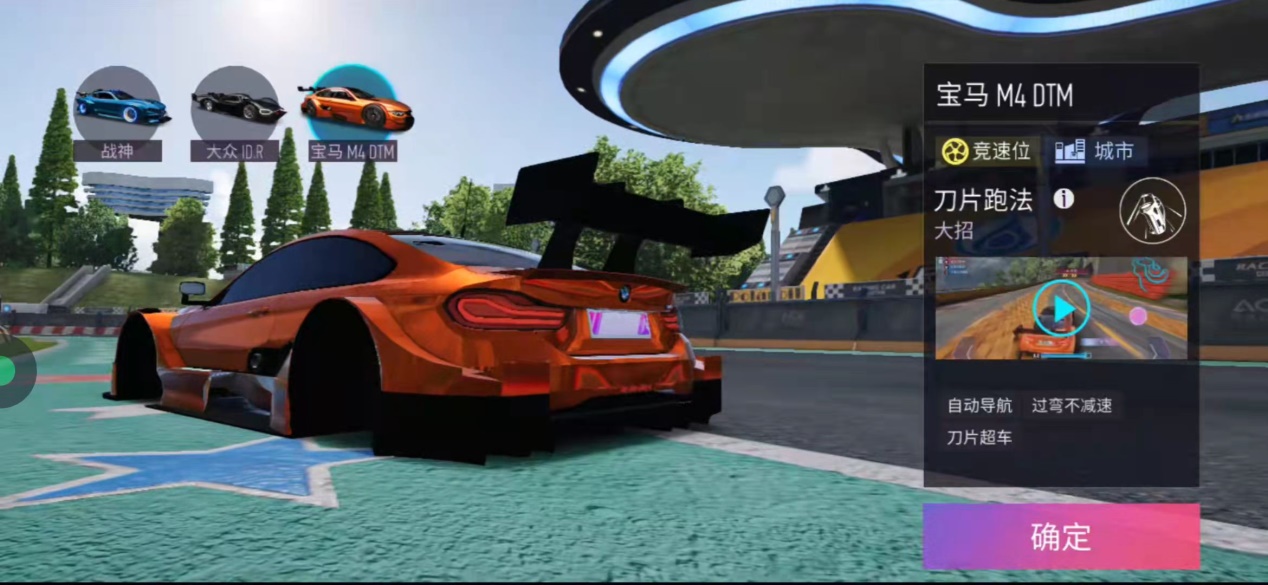Select the orange 宝马 M4 DTM car
This screenshot has width=1268, height=585.
[x=354, y=105]
